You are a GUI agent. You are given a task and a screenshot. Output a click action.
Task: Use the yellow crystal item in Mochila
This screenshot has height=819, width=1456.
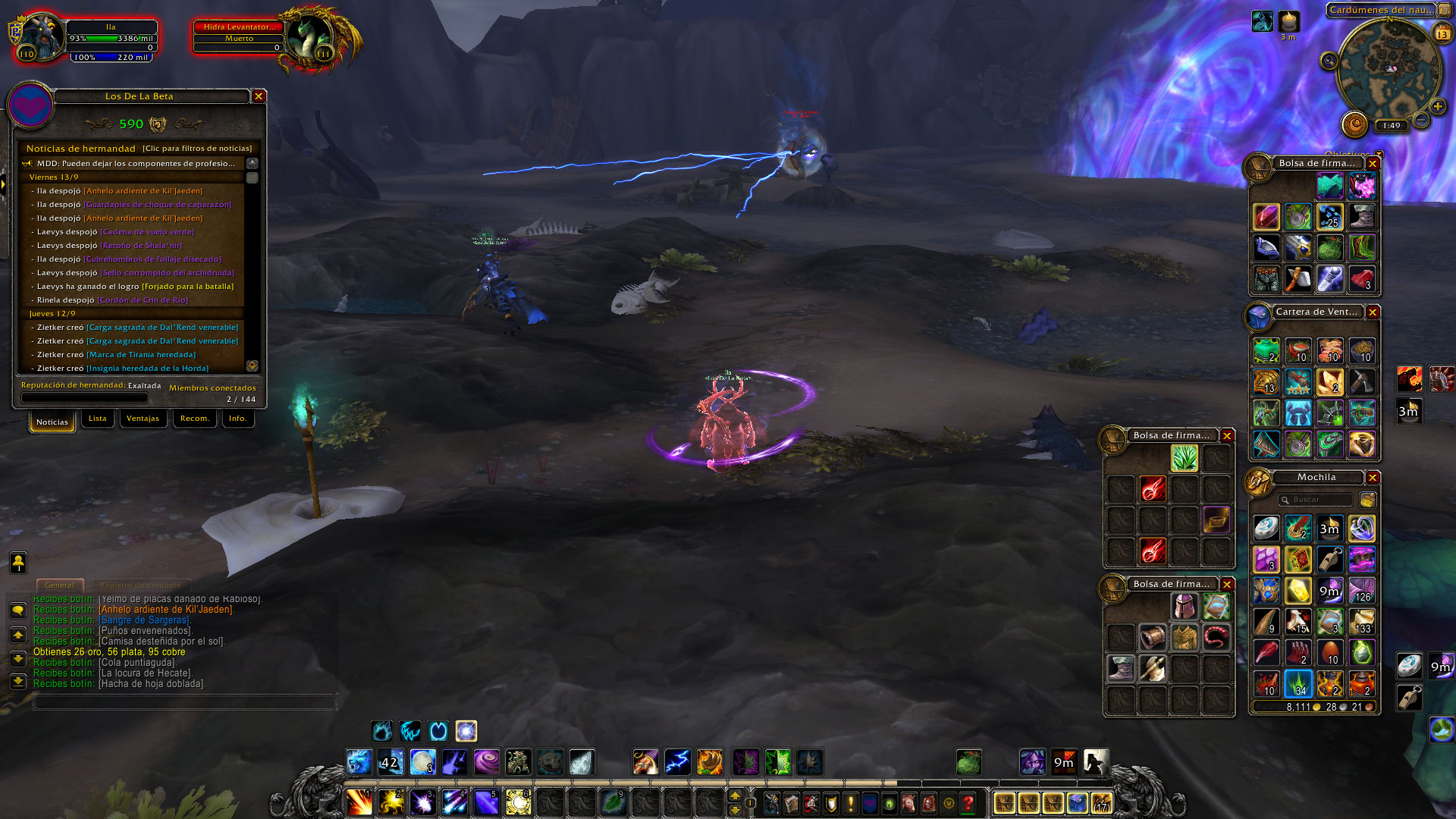[x=1298, y=591]
